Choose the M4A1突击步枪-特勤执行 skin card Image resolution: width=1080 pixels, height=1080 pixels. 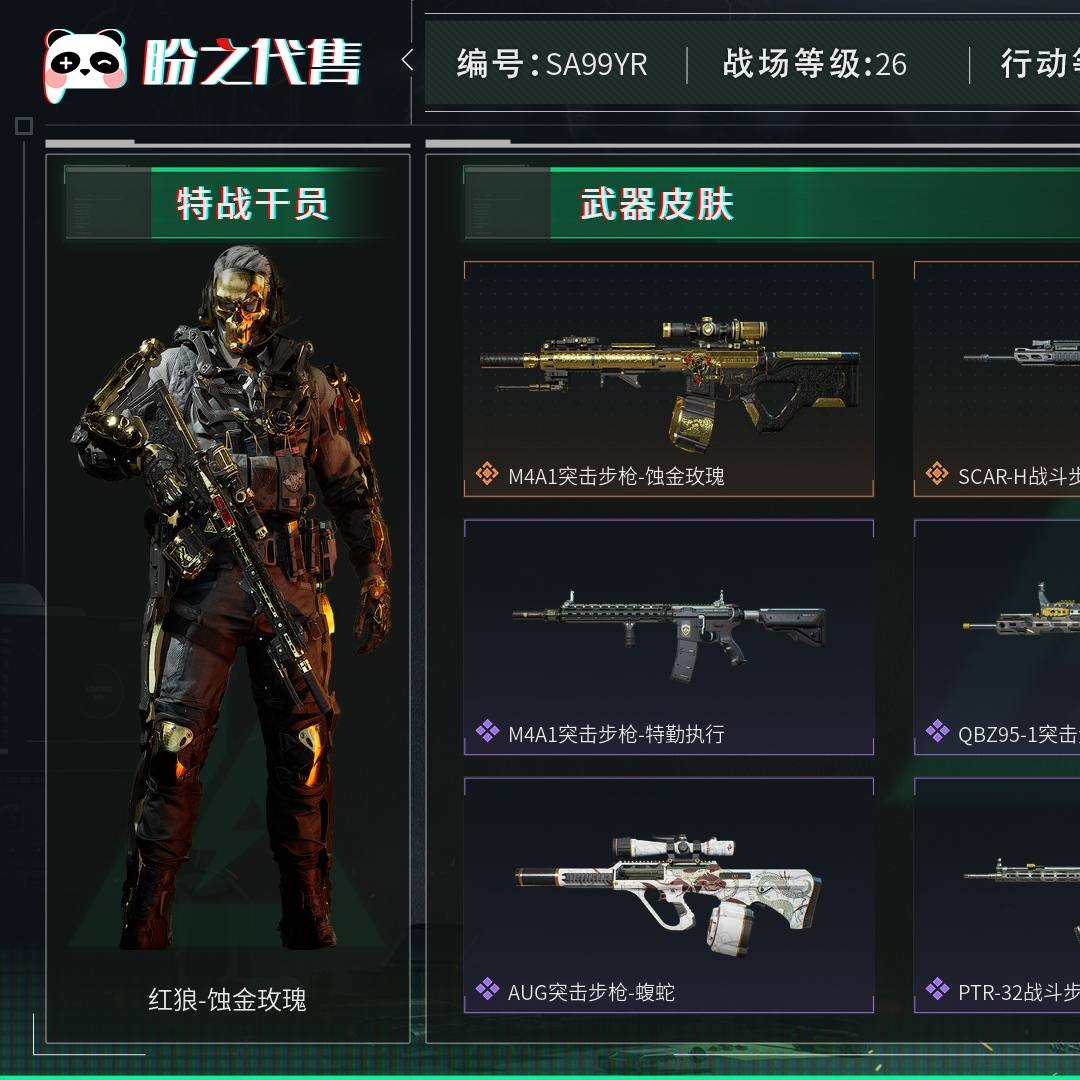tap(668, 637)
